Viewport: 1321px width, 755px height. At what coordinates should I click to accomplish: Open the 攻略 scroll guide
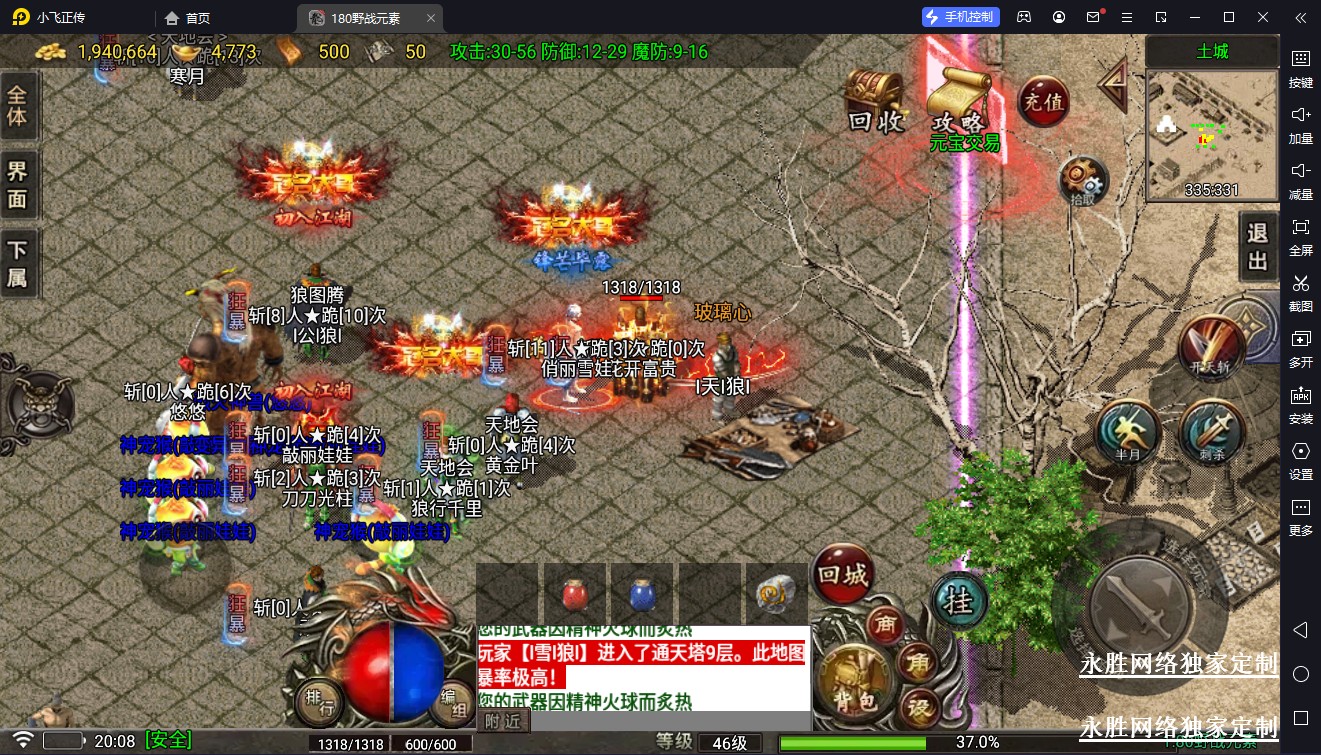pos(957,103)
